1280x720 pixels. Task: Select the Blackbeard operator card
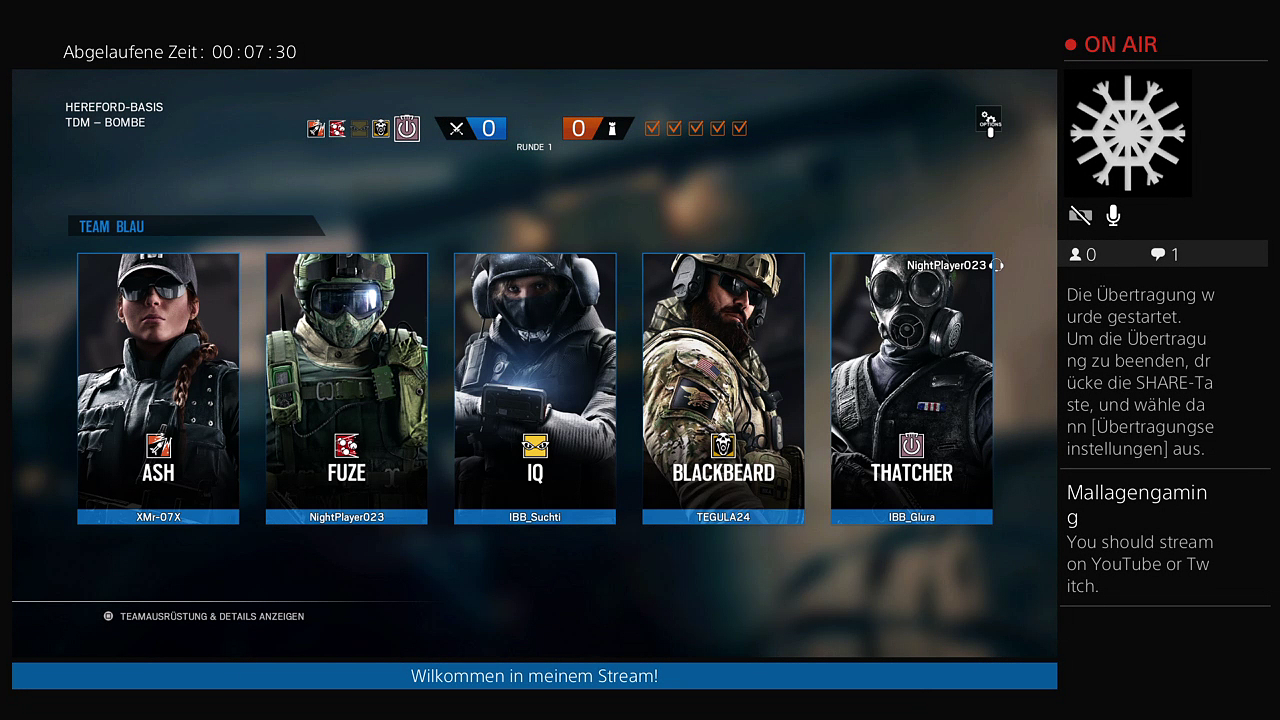coord(723,387)
